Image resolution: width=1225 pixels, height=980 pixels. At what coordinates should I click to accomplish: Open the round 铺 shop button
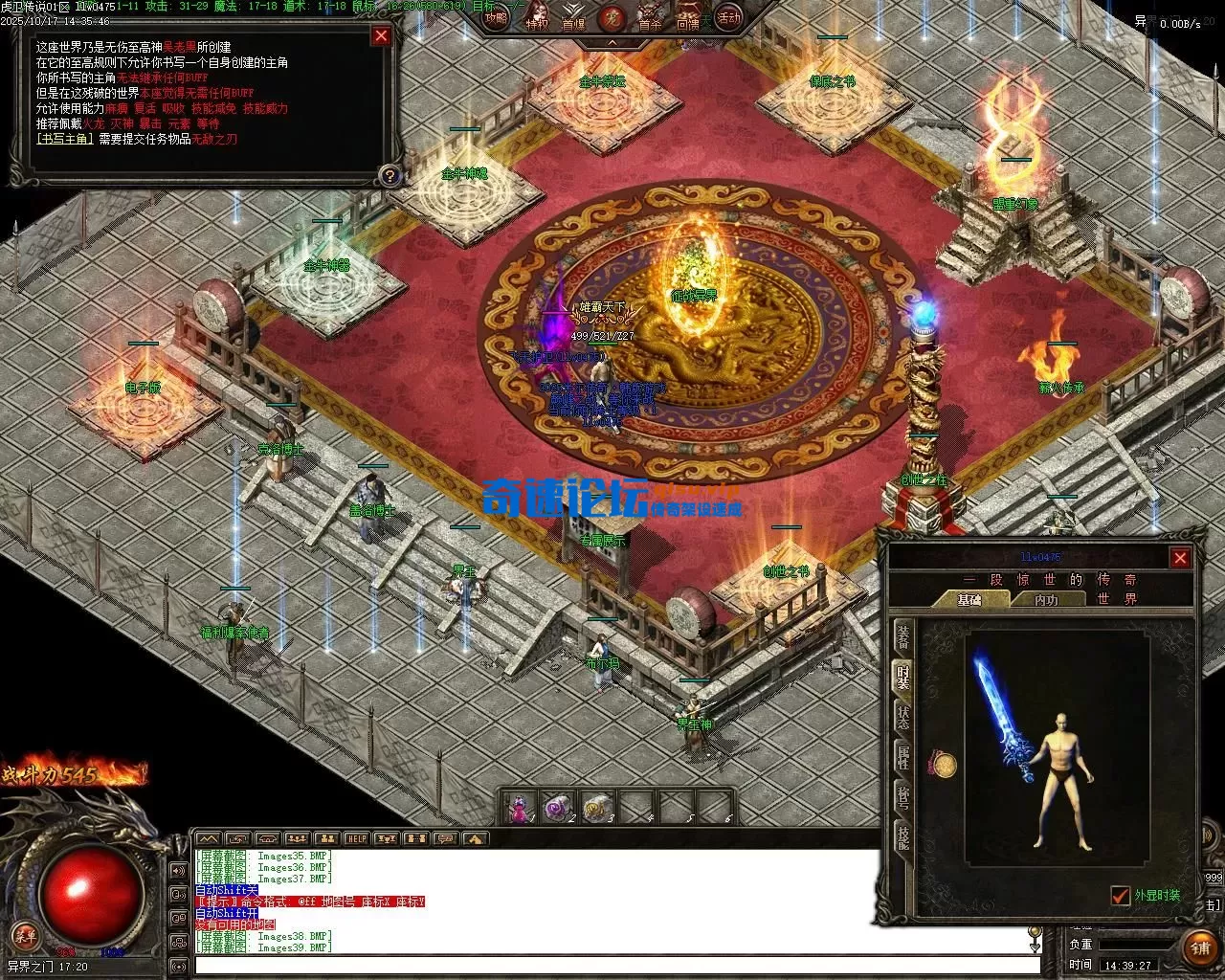click(x=1199, y=948)
